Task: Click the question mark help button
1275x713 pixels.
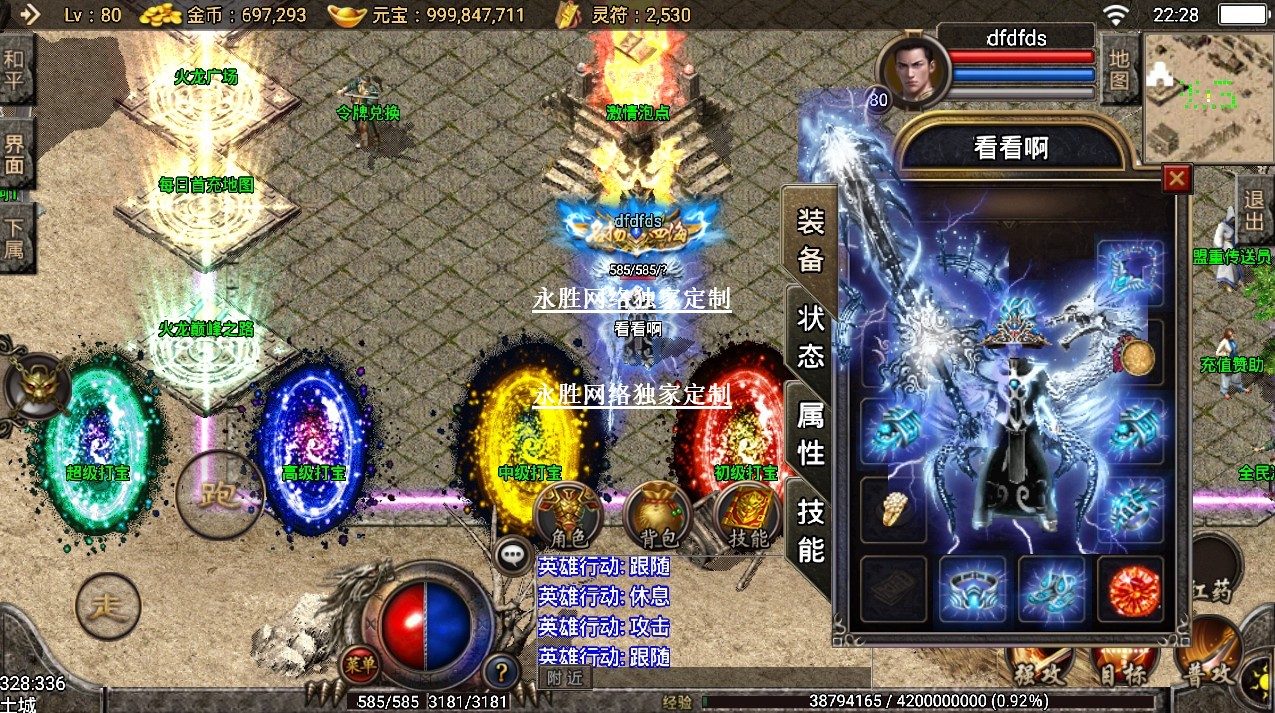Action: pos(500,670)
